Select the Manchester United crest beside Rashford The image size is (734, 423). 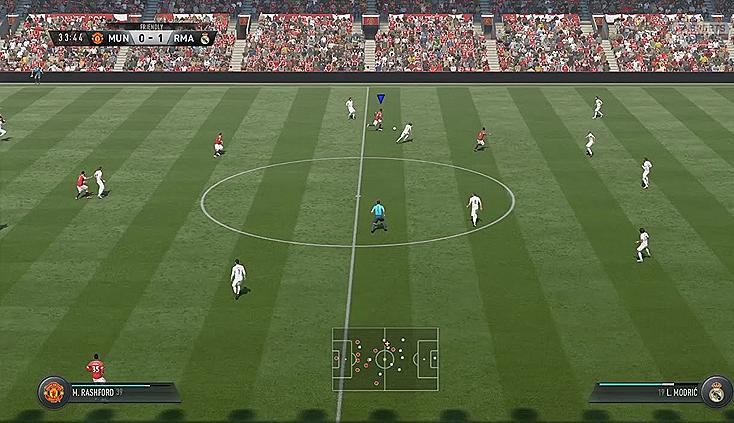click(x=52, y=391)
